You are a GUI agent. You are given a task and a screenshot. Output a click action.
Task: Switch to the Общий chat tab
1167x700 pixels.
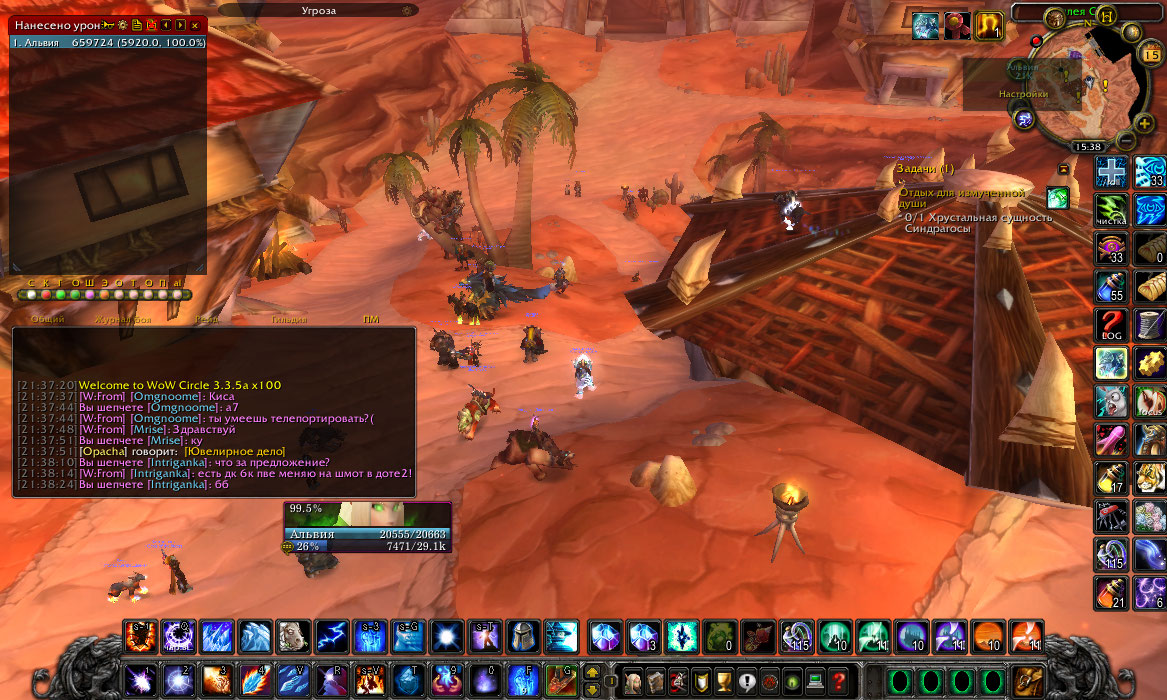[47, 320]
